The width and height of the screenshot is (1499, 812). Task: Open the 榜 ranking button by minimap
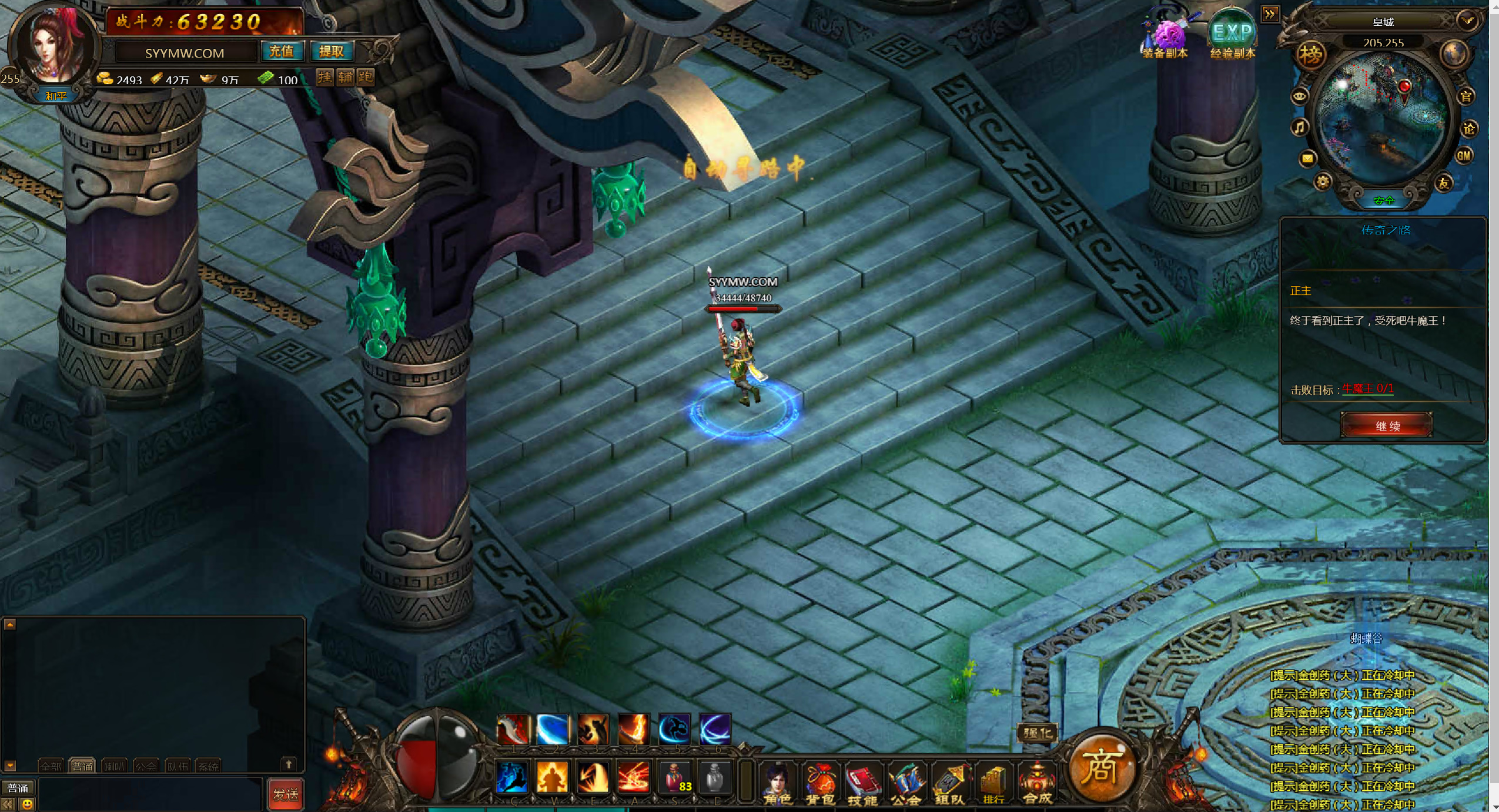[x=1311, y=55]
